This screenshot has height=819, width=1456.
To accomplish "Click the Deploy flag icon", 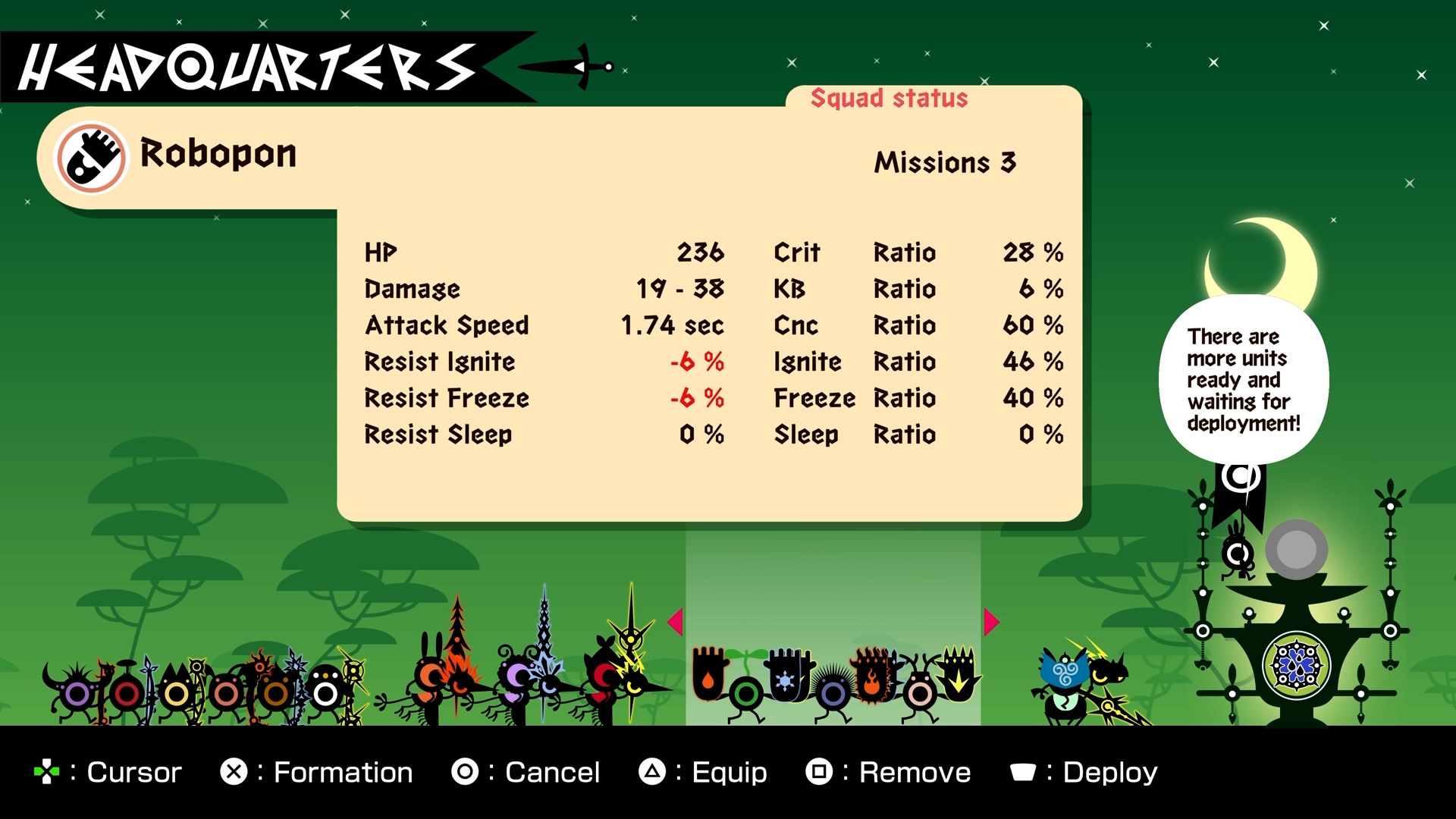I will [1024, 772].
